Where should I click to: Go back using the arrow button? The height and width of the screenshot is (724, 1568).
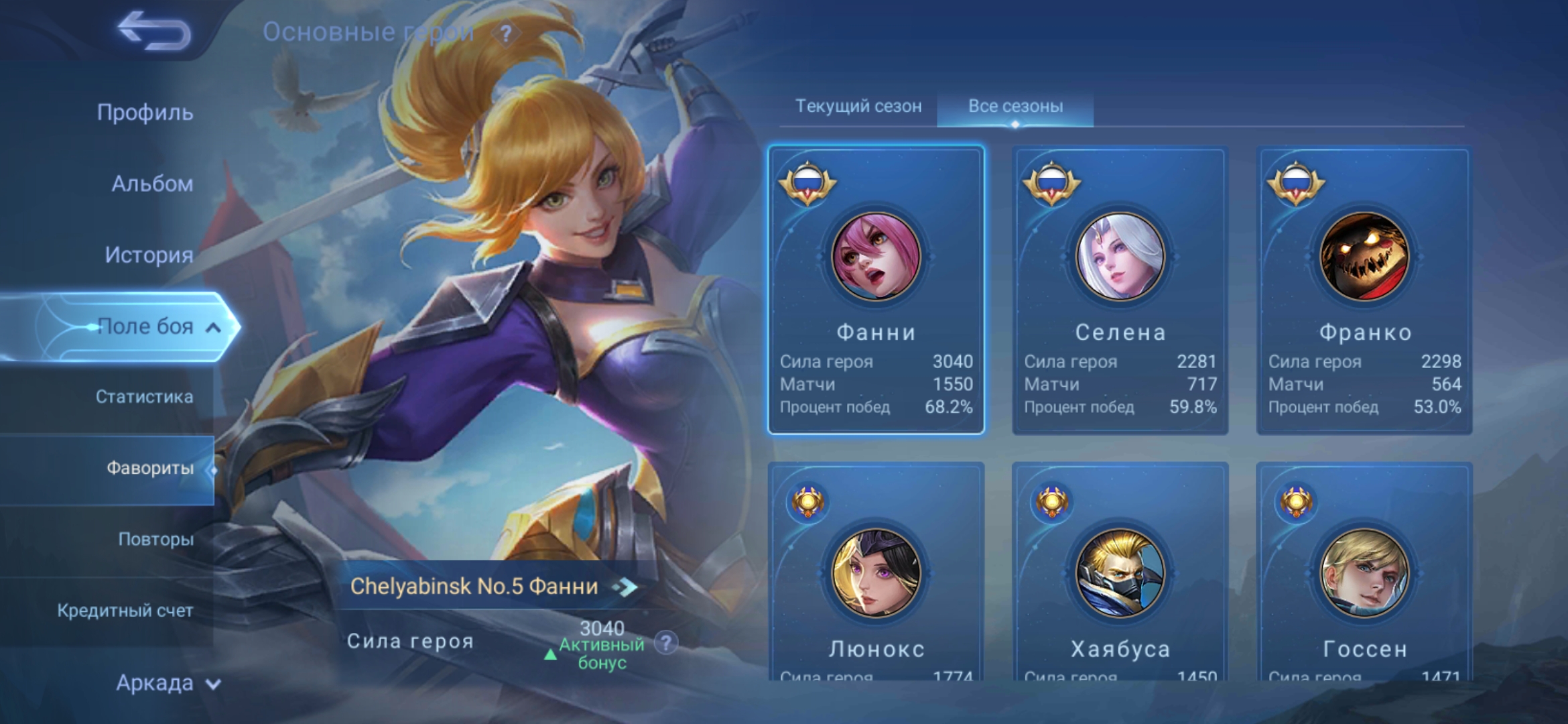tap(154, 31)
